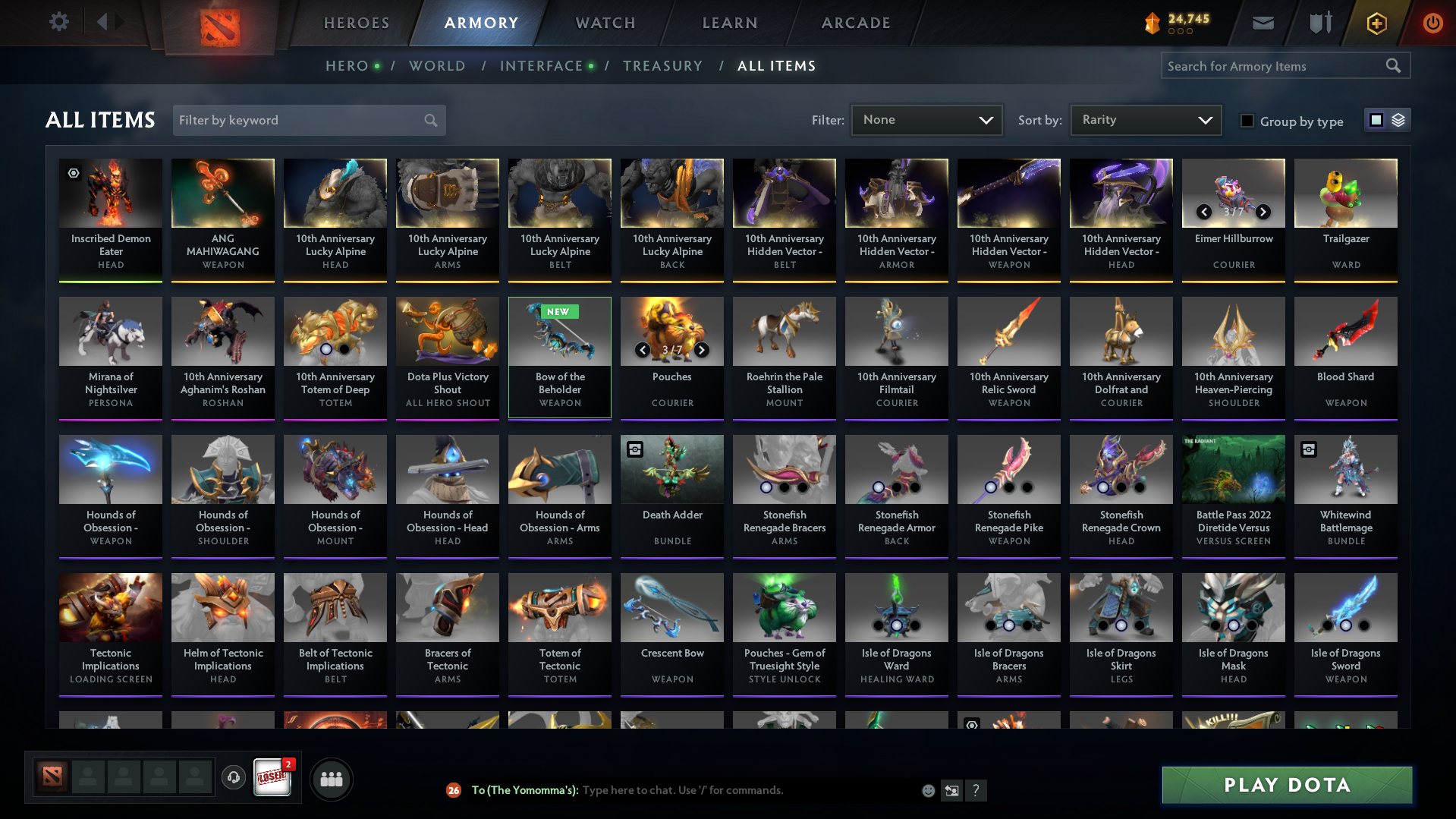Click the red power button to exit
The image size is (1456, 819).
click(x=1432, y=23)
